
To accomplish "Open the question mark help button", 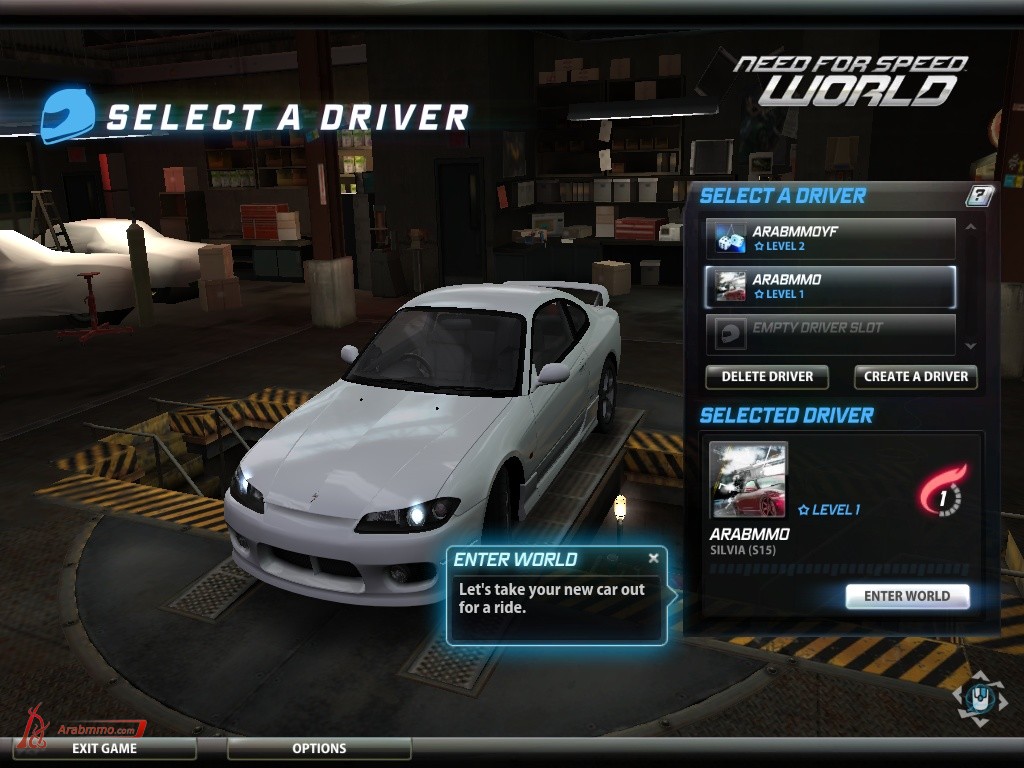I will coord(980,196).
